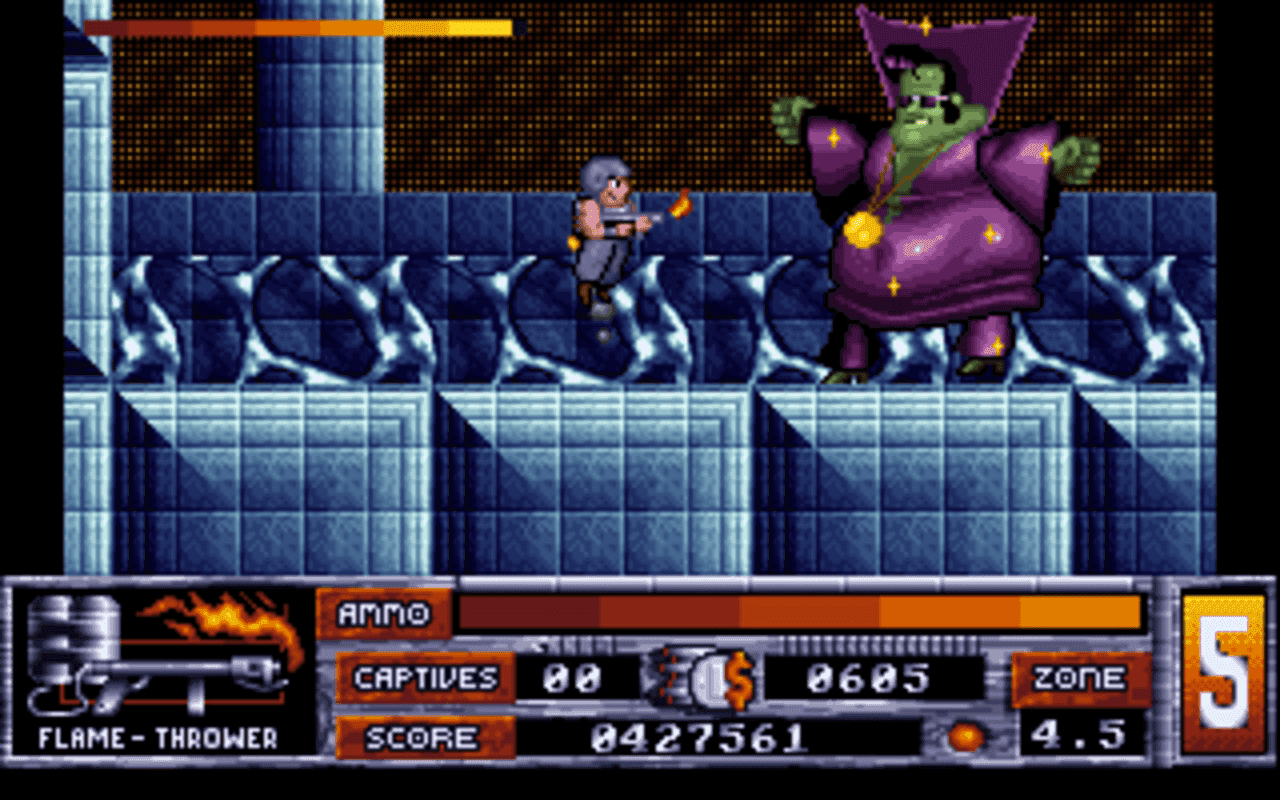
Task: Click the AMMO label plate
Action: (388, 615)
